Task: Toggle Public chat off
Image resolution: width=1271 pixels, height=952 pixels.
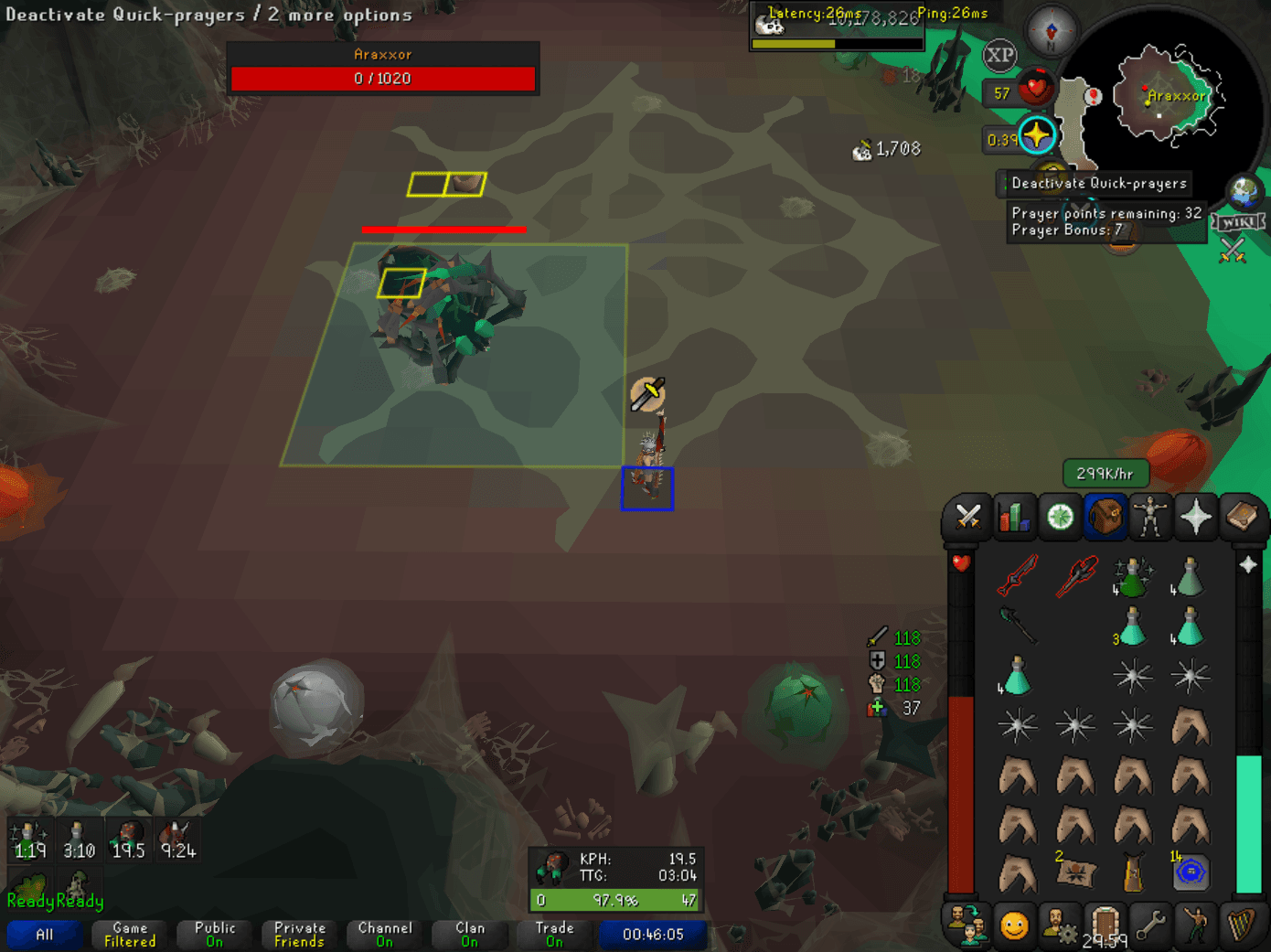Action: click(213, 933)
